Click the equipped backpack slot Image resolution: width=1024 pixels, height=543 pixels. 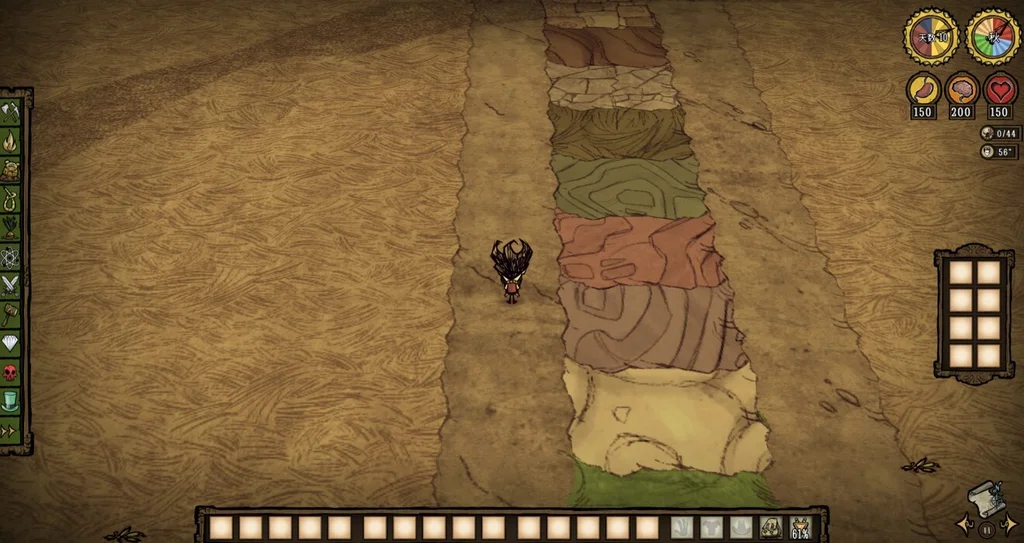click(x=771, y=527)
